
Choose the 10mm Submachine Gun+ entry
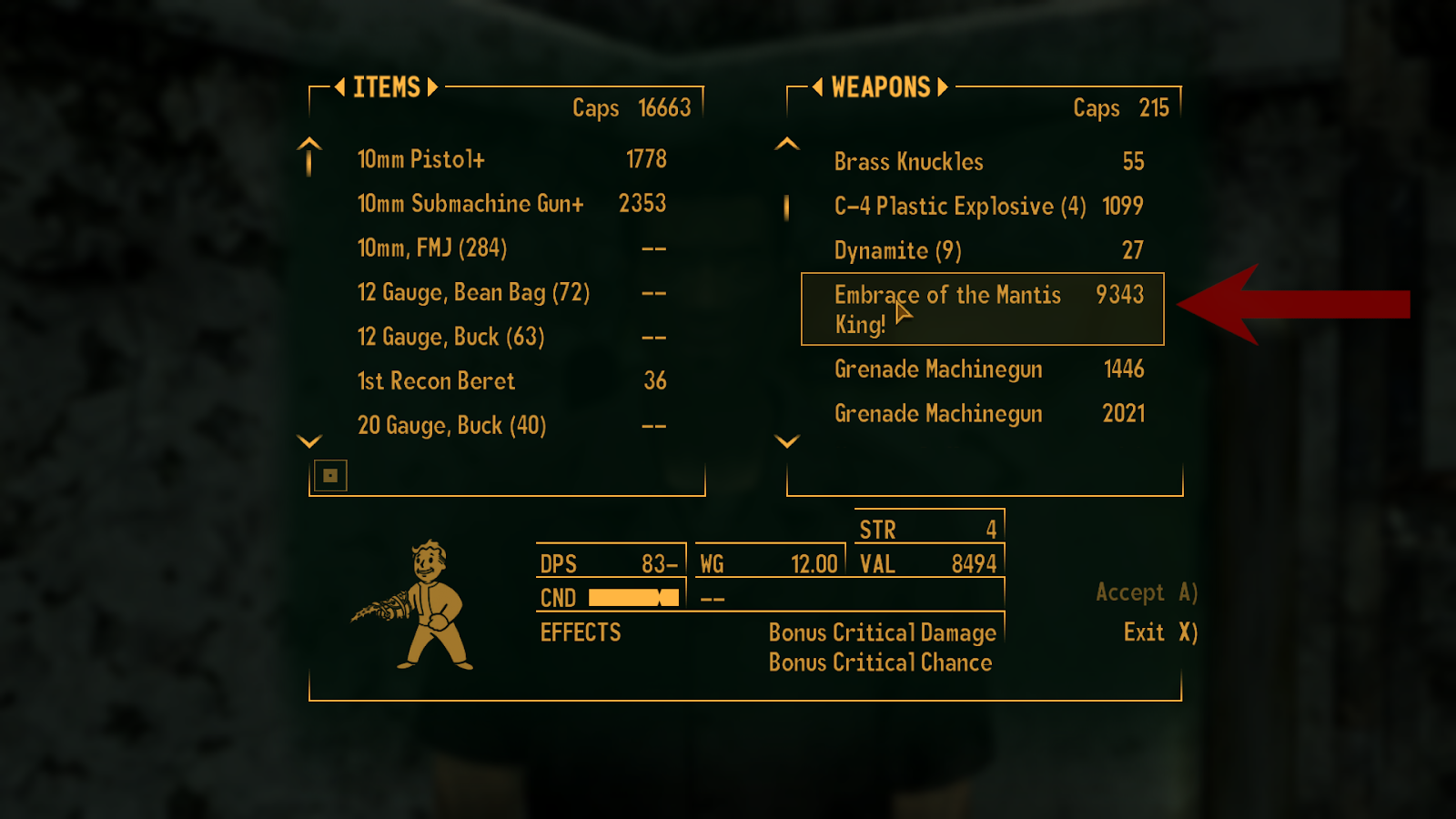pos(510,204)
